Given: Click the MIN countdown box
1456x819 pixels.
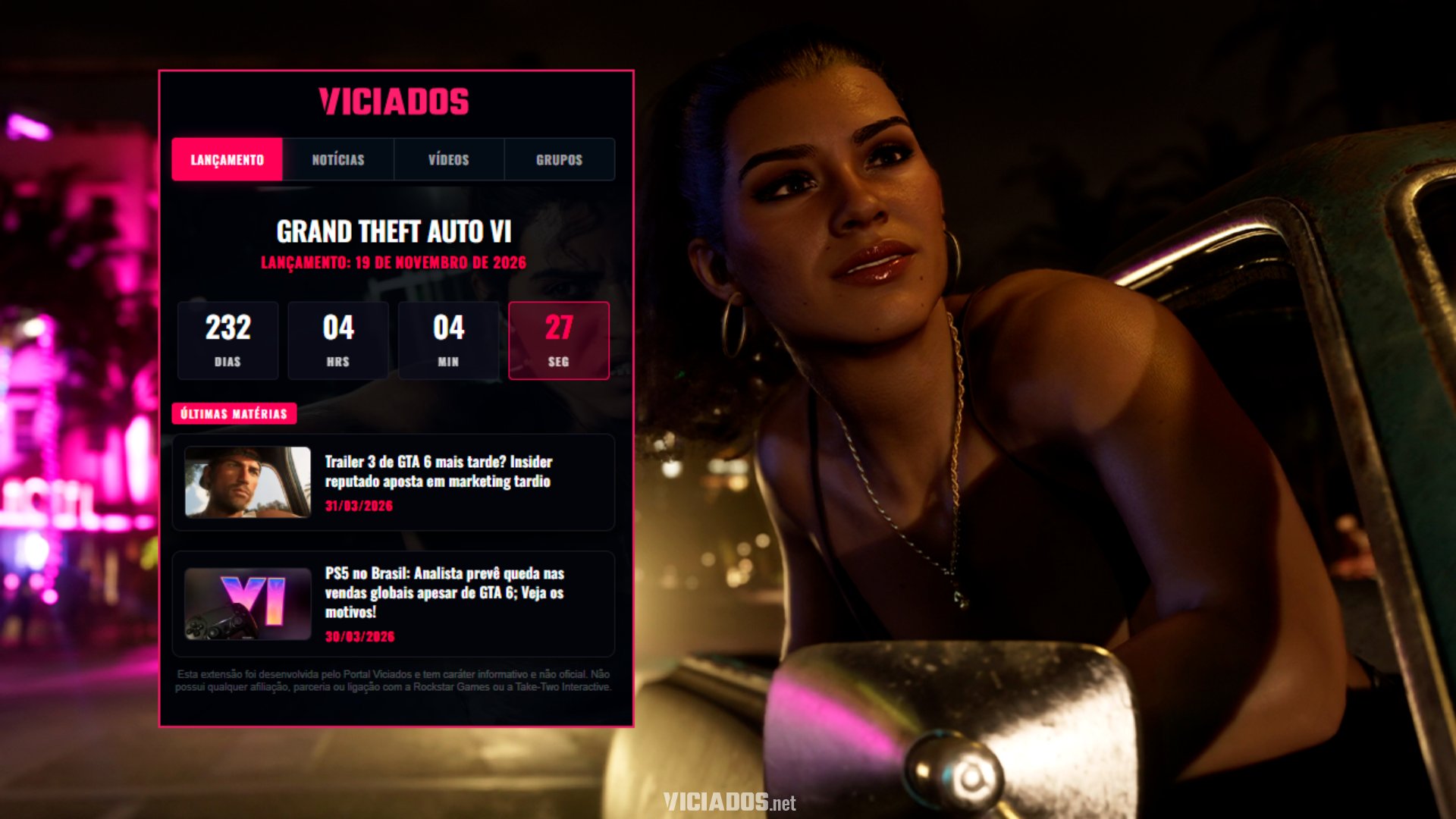Looking at the screenshot, I should point(448,340).
